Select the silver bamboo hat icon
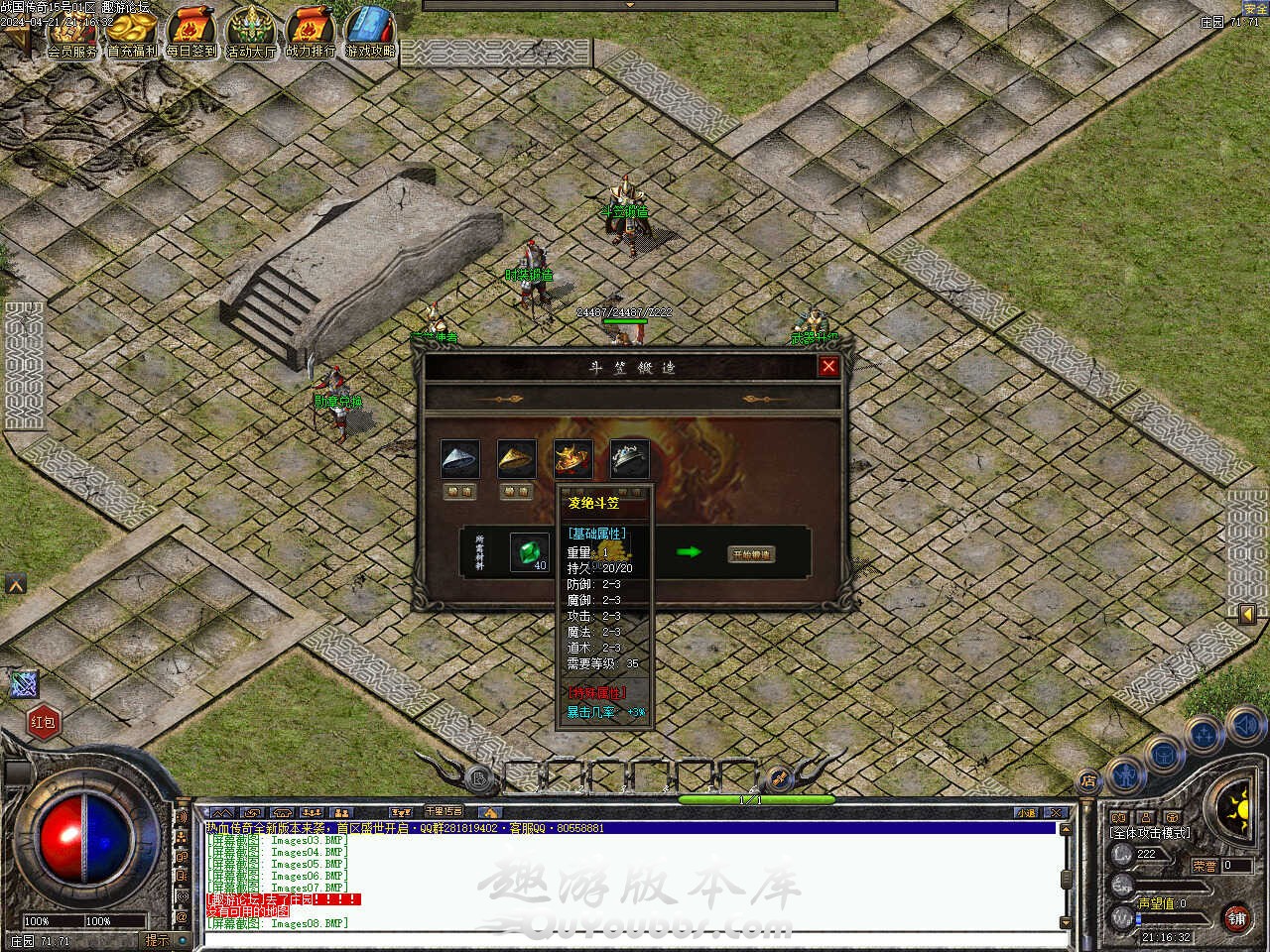This screenshot has width=1270, height=952. click(460, 458)
